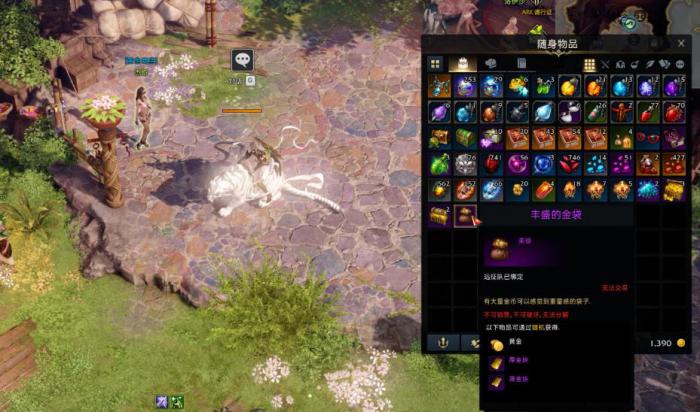Switch to the cake icon inventory tab
Viewport: 700px width, 412px height.
tap(464, 64)
